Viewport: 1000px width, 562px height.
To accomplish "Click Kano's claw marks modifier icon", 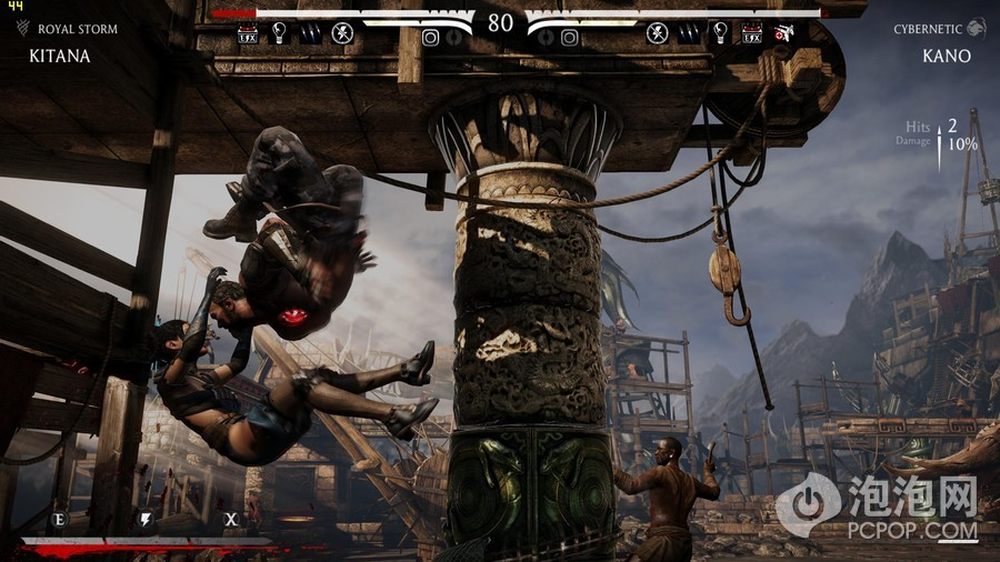I will 688,34.
